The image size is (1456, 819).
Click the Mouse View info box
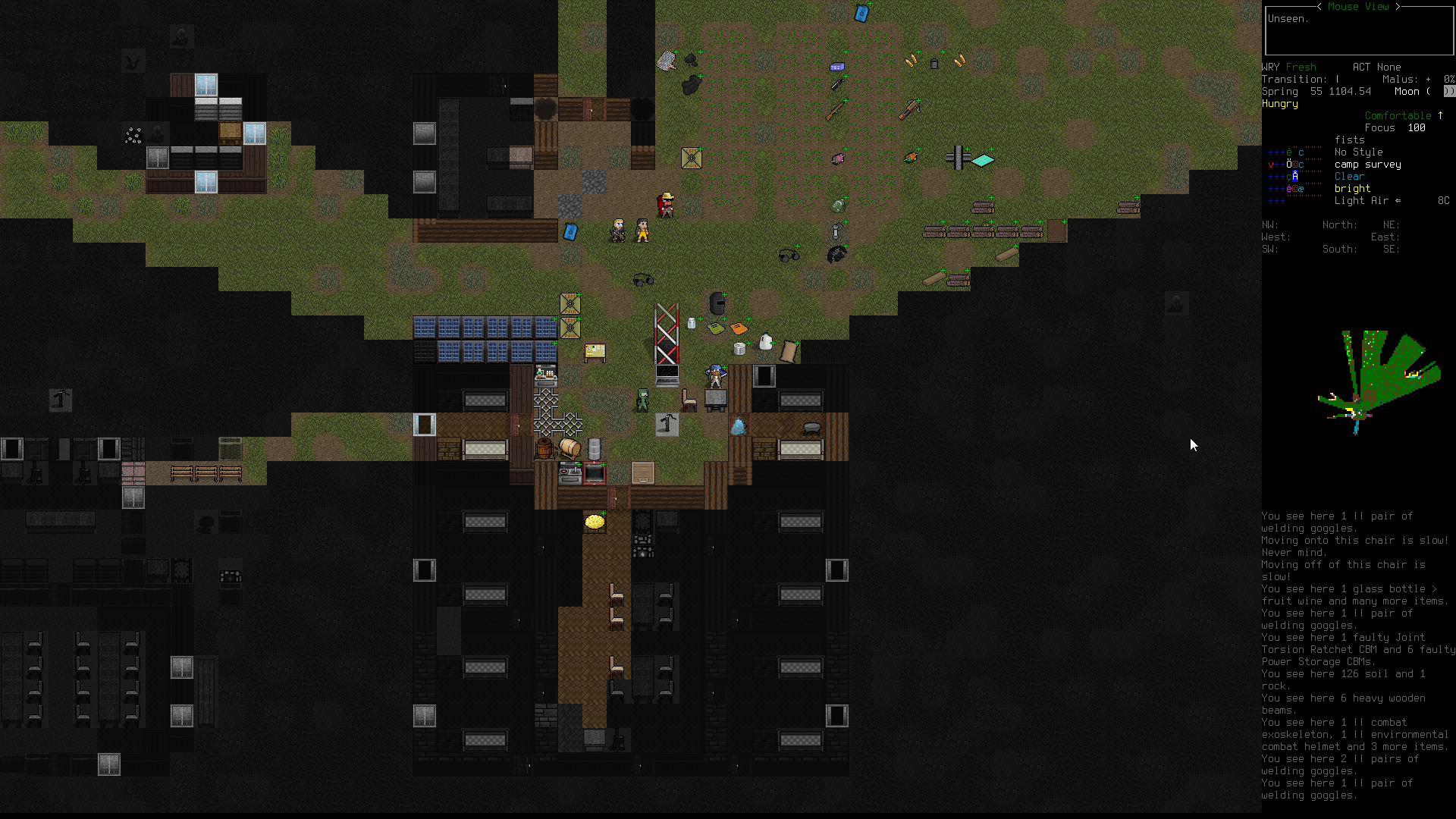click(1358, 30)
